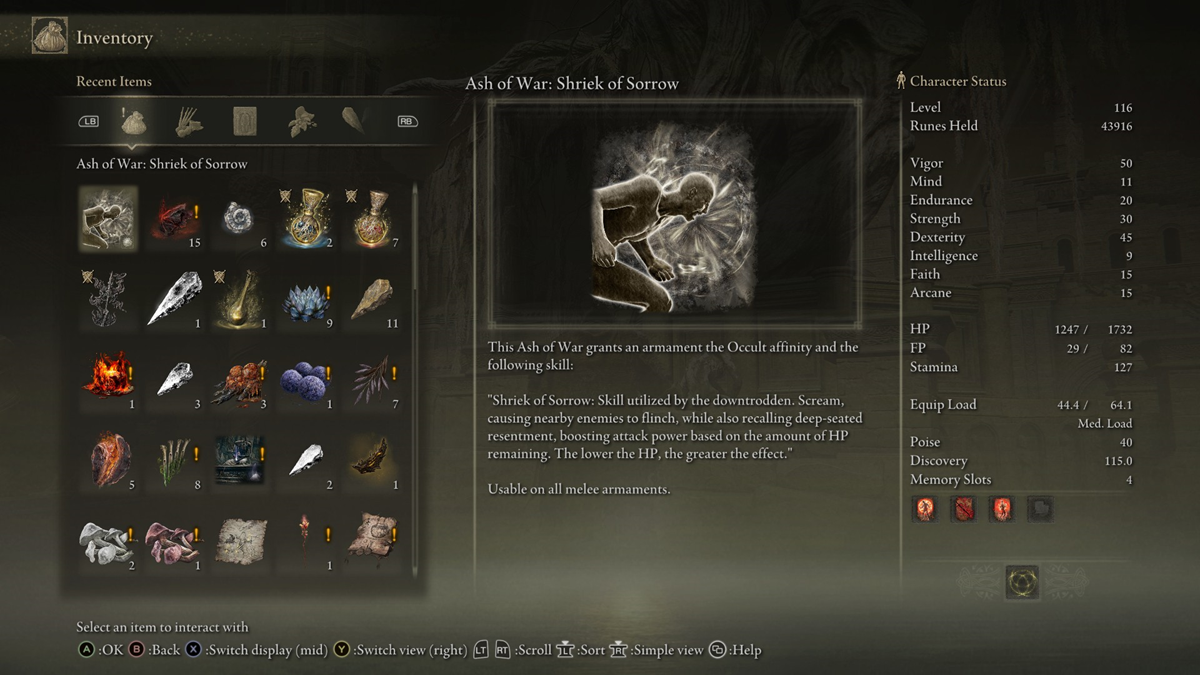Open the leaf-shaped inventory category tab
This screenshot has width=1200, height=675.
[299, 122]
